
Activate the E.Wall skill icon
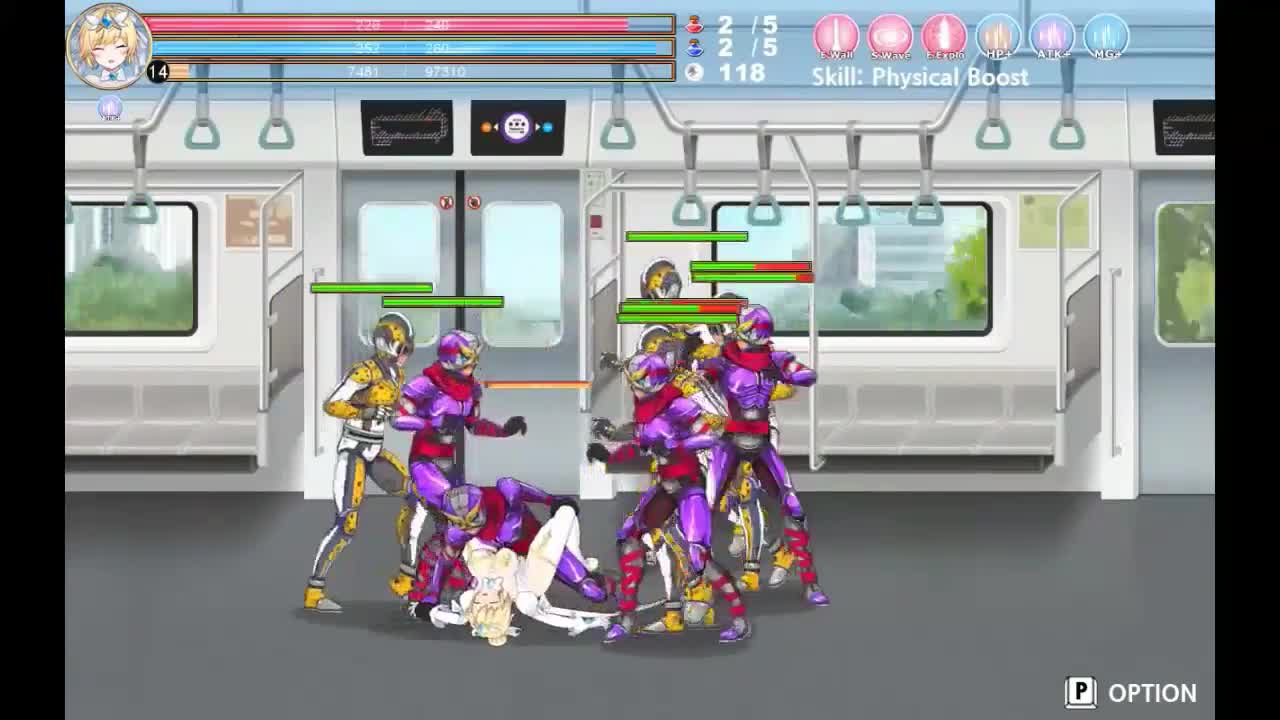tap(836, 37)
